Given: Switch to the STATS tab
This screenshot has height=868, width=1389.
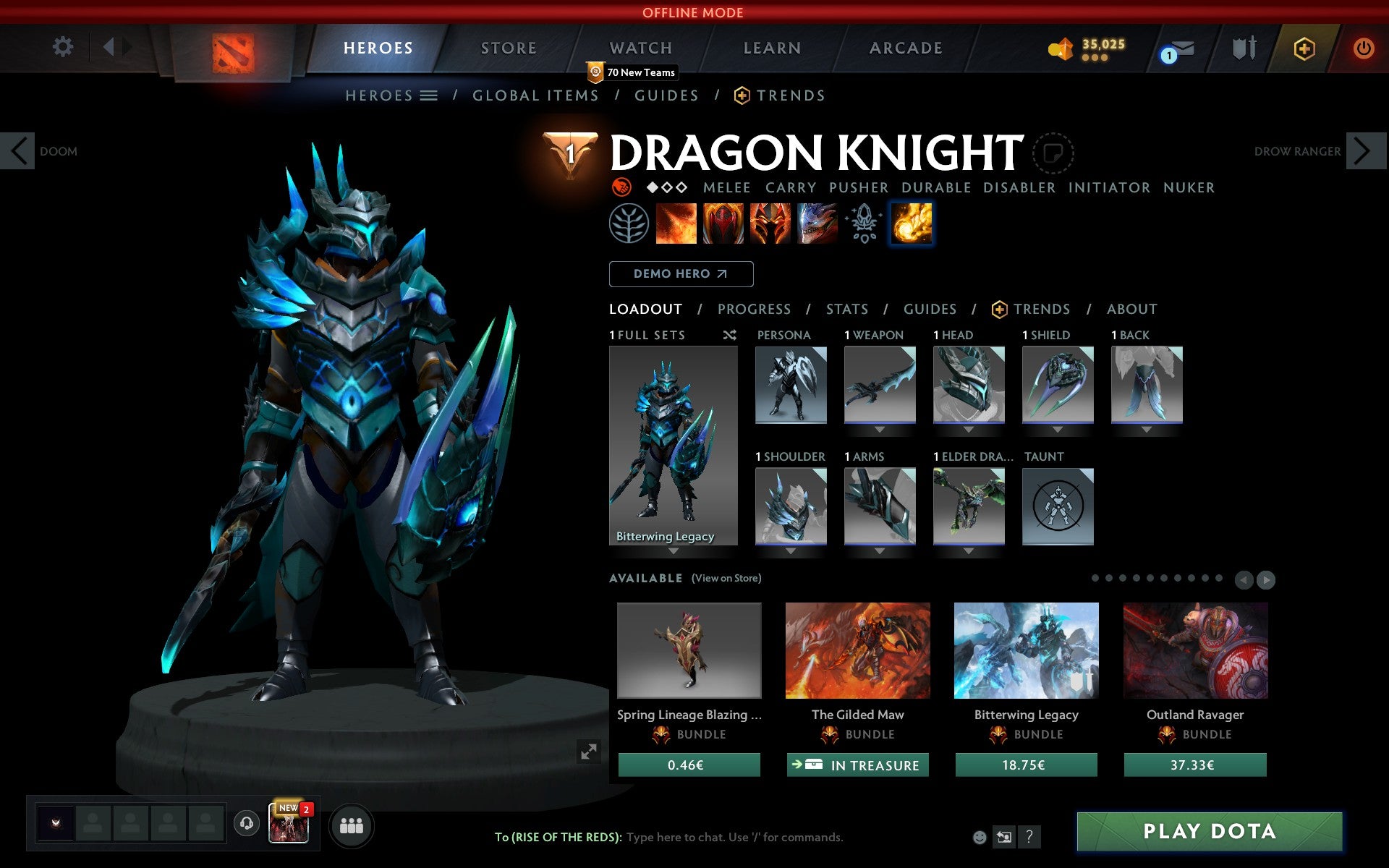Looking at the screenshot, I should tap(846, 309).
